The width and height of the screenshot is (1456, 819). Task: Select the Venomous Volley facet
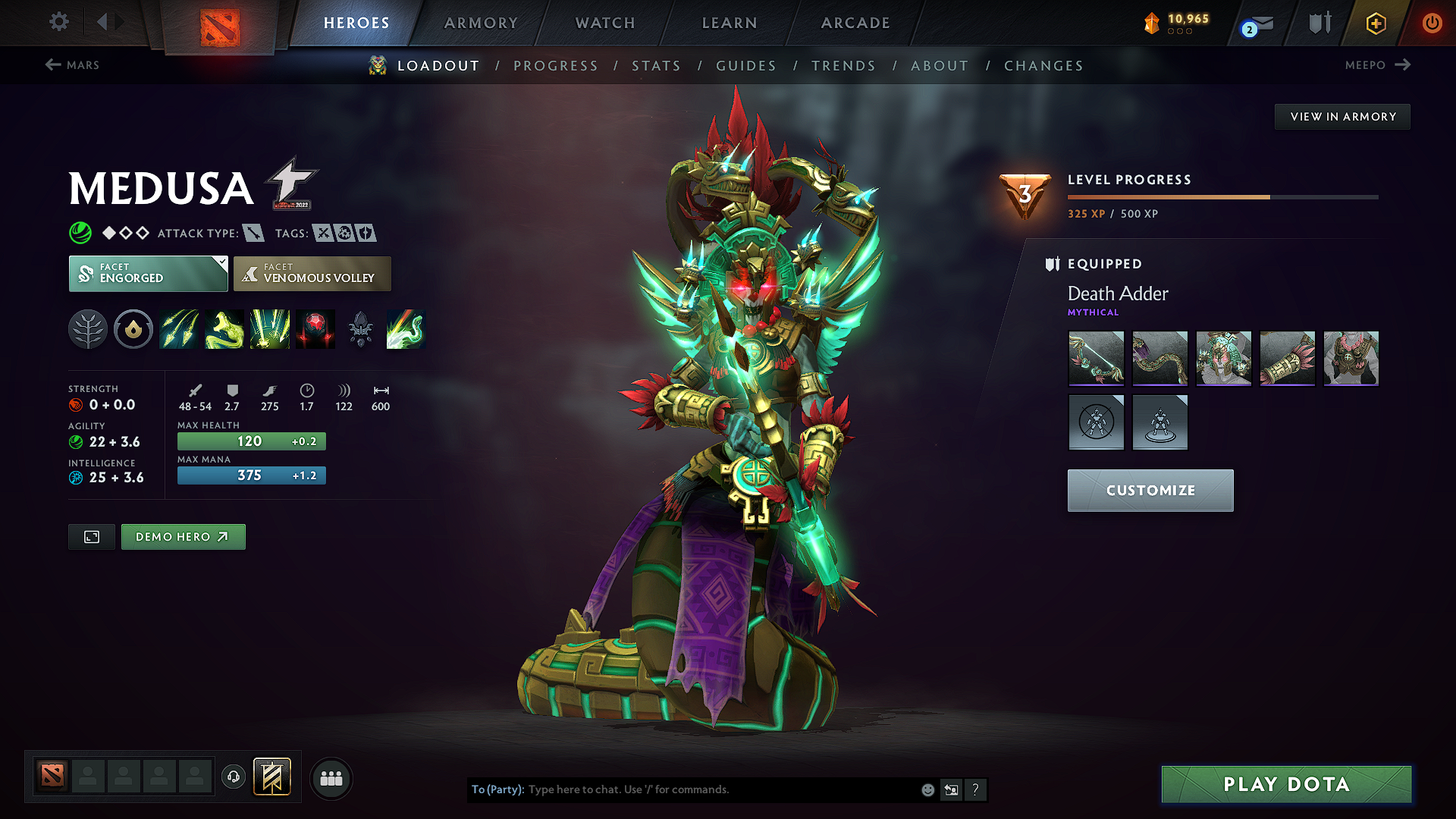click(x=312, y=274)
